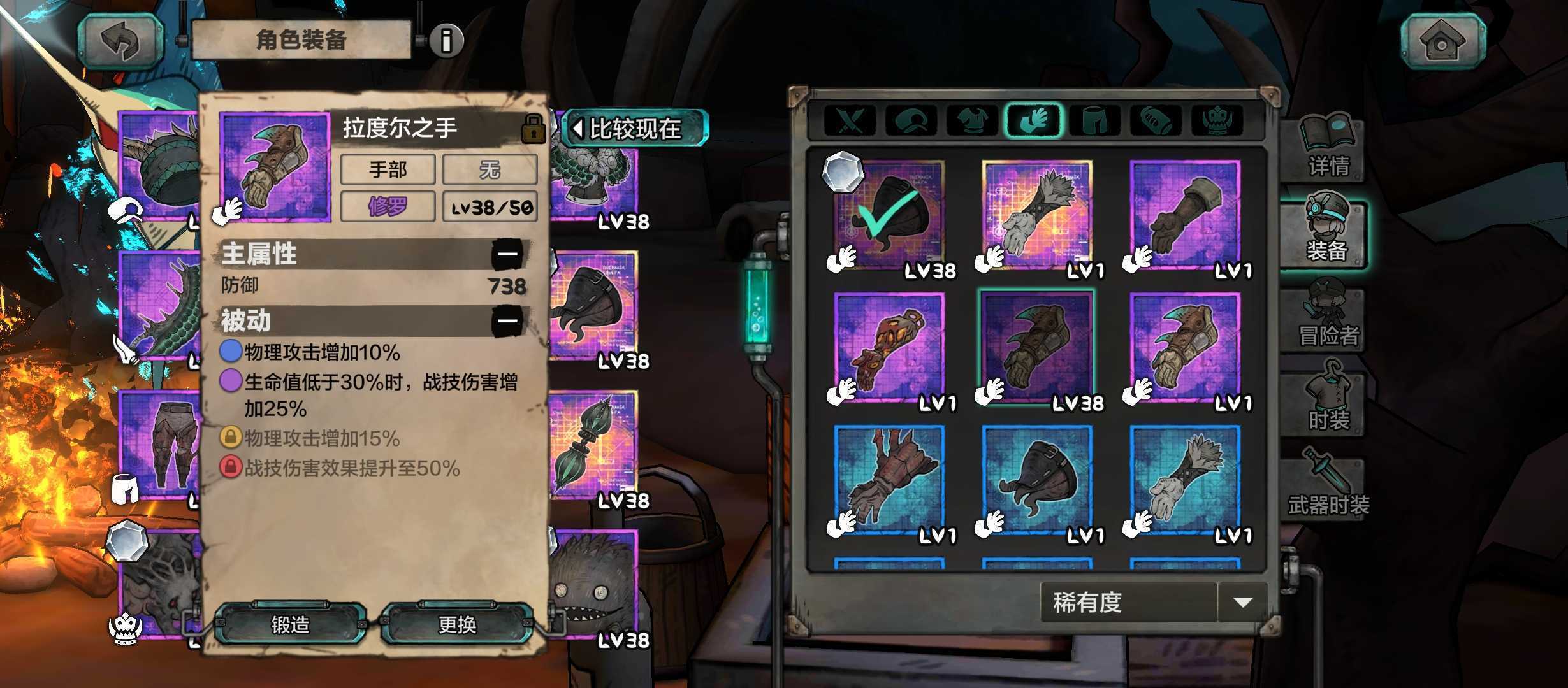Collapse the 被动 passive section
The width and height of the screenshot is (1568, 688).
507,320
